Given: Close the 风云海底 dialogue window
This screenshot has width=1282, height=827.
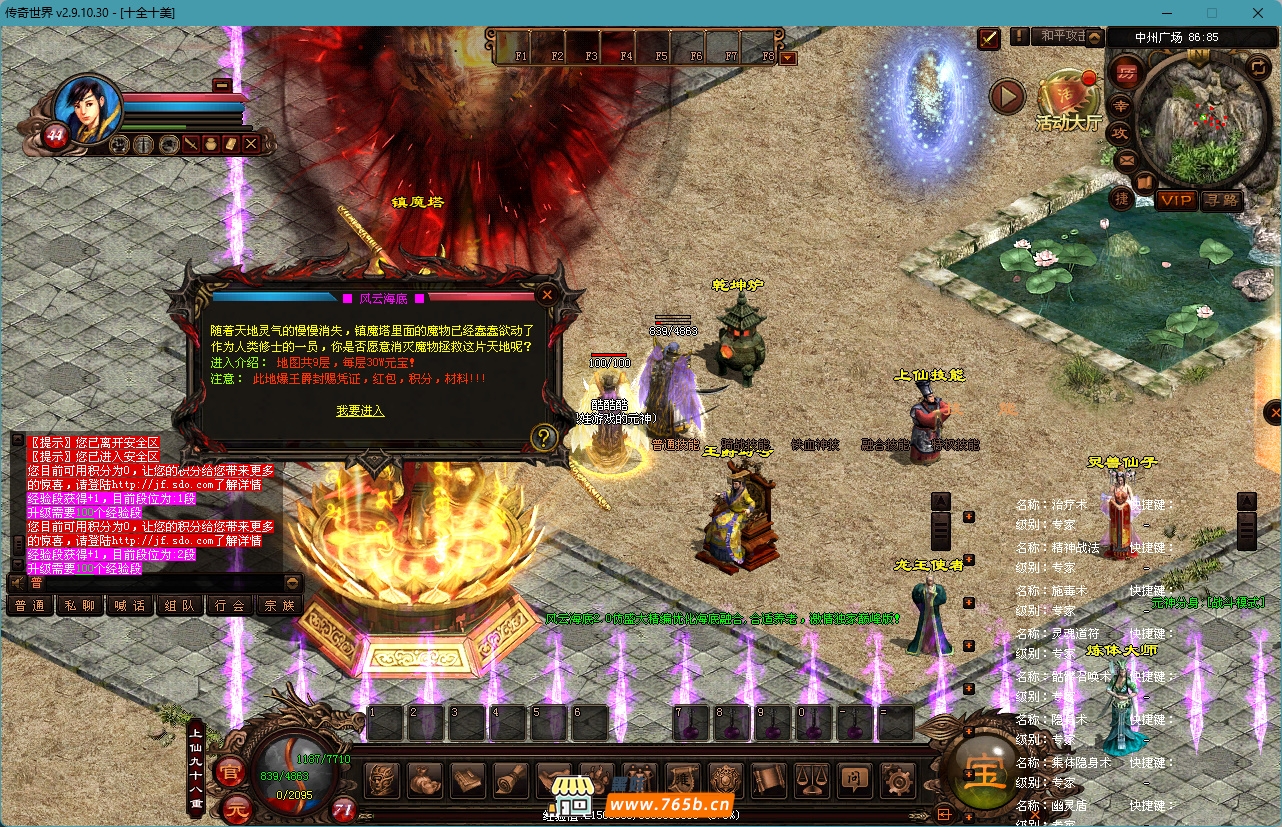Looking at the screenshot, I should pyautogui.click(x=547, y=295).
